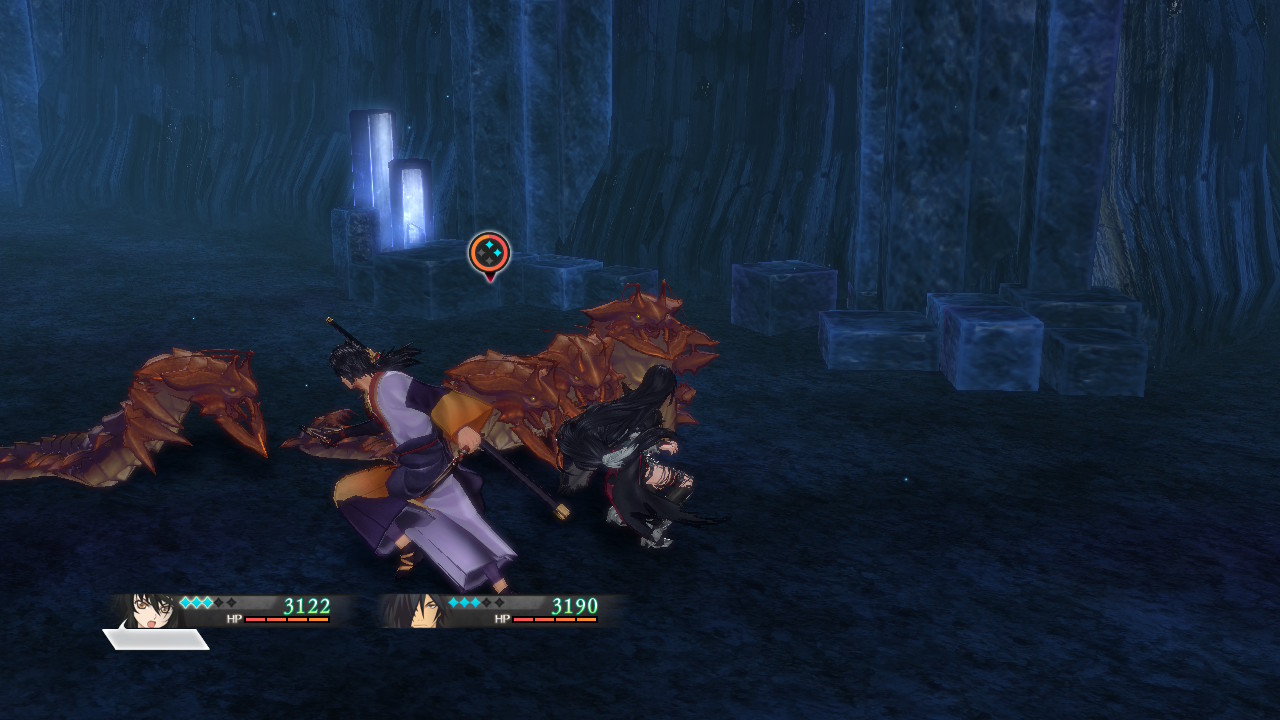Click a cyan soul diamond on Rokurou's gauge
The width and height of the screenshot is (1280, 720).
pyautogui.click(x=453, y=601)
